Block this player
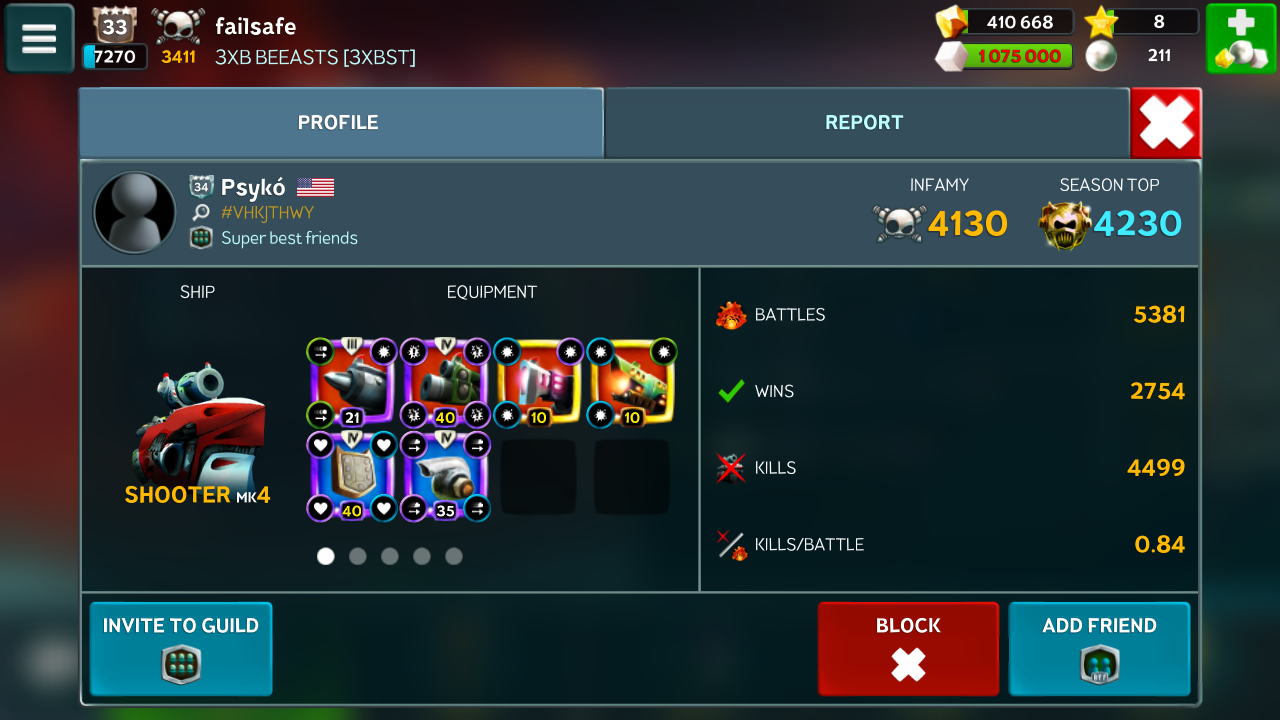The width and height of the screenshot is (1280, 720). [x=908, y=648]
